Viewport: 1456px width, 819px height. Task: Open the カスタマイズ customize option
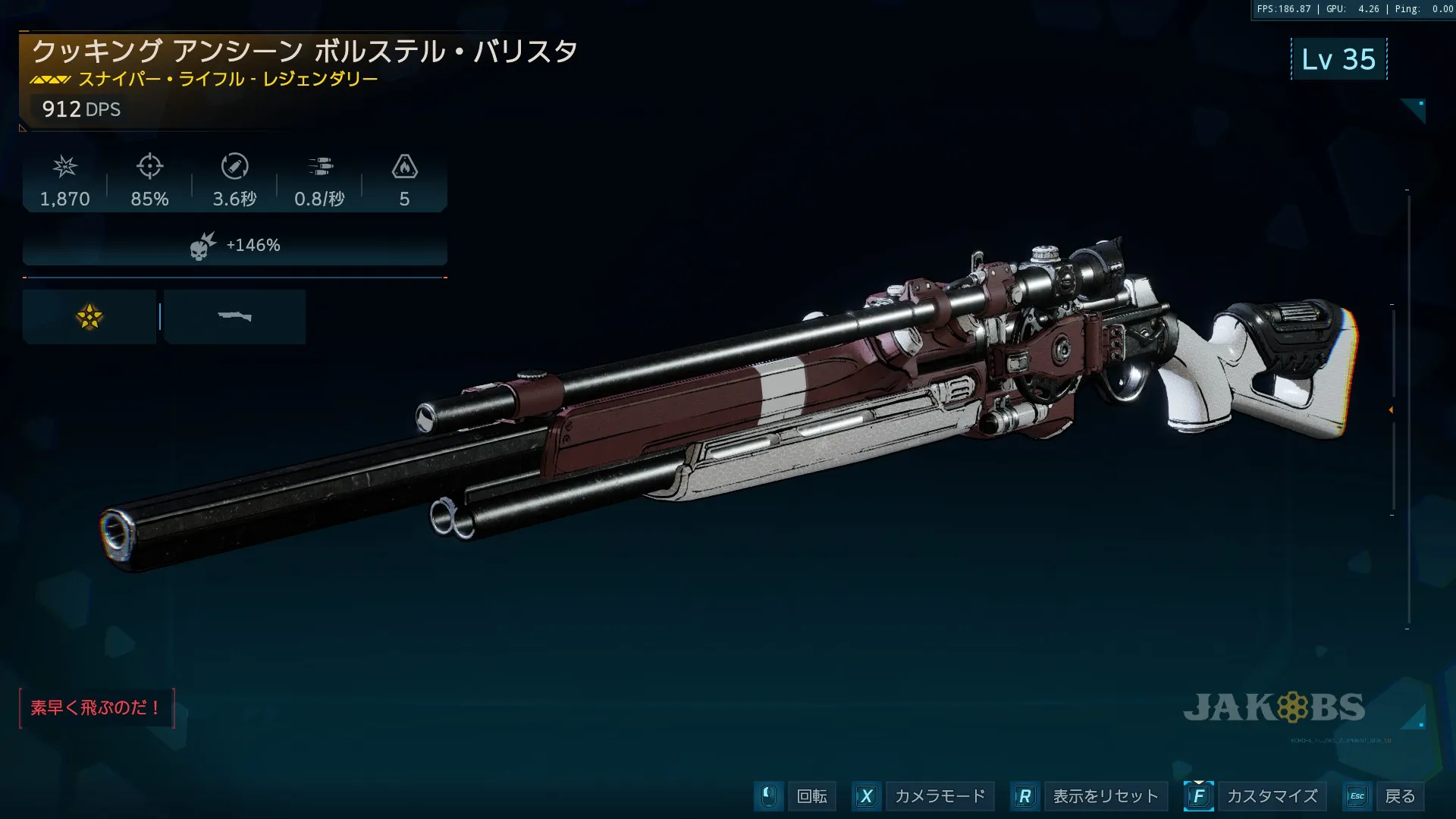[1272, 796]
